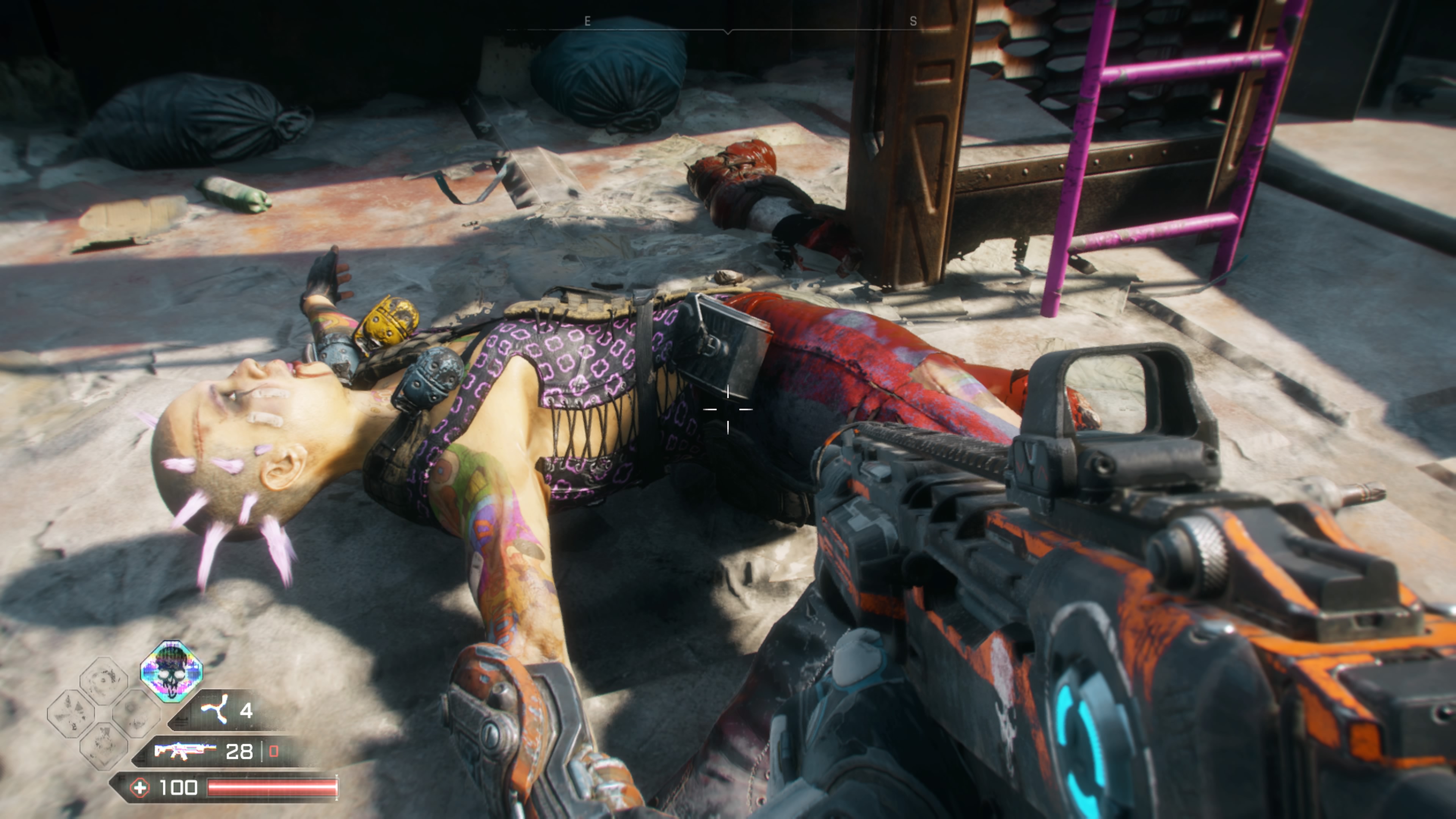Click the red health cross icon
Screen dimensions: 1456x819
[x=140, y=788]
